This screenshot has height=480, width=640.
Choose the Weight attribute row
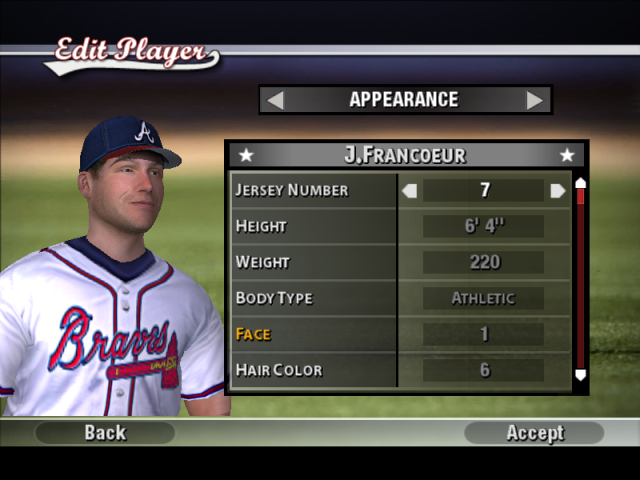click(314, 262)
